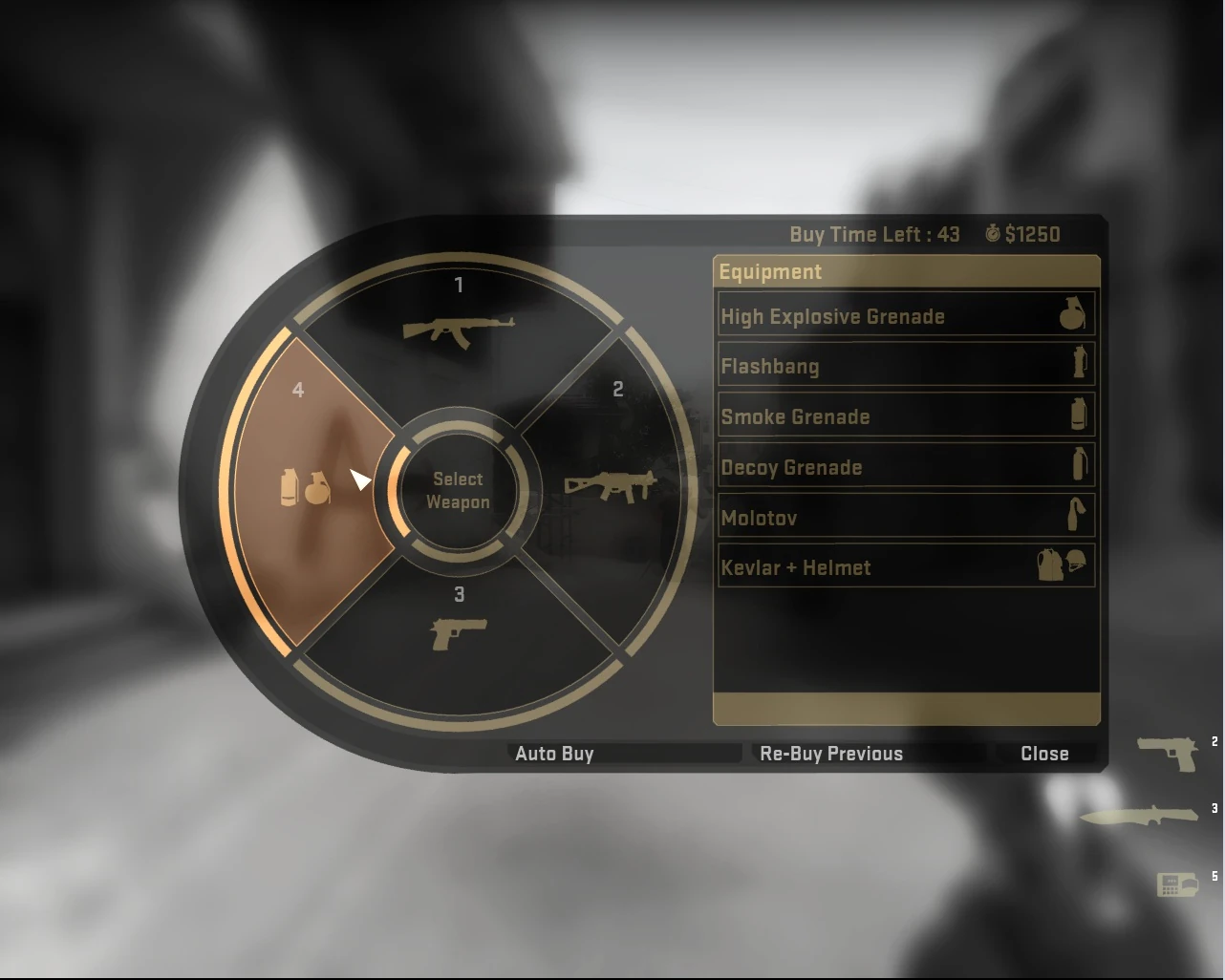The height and width of the screenshot is (980, 1225).
Task: Select the Decoy Grenade list entry
Action: [860, 466]
